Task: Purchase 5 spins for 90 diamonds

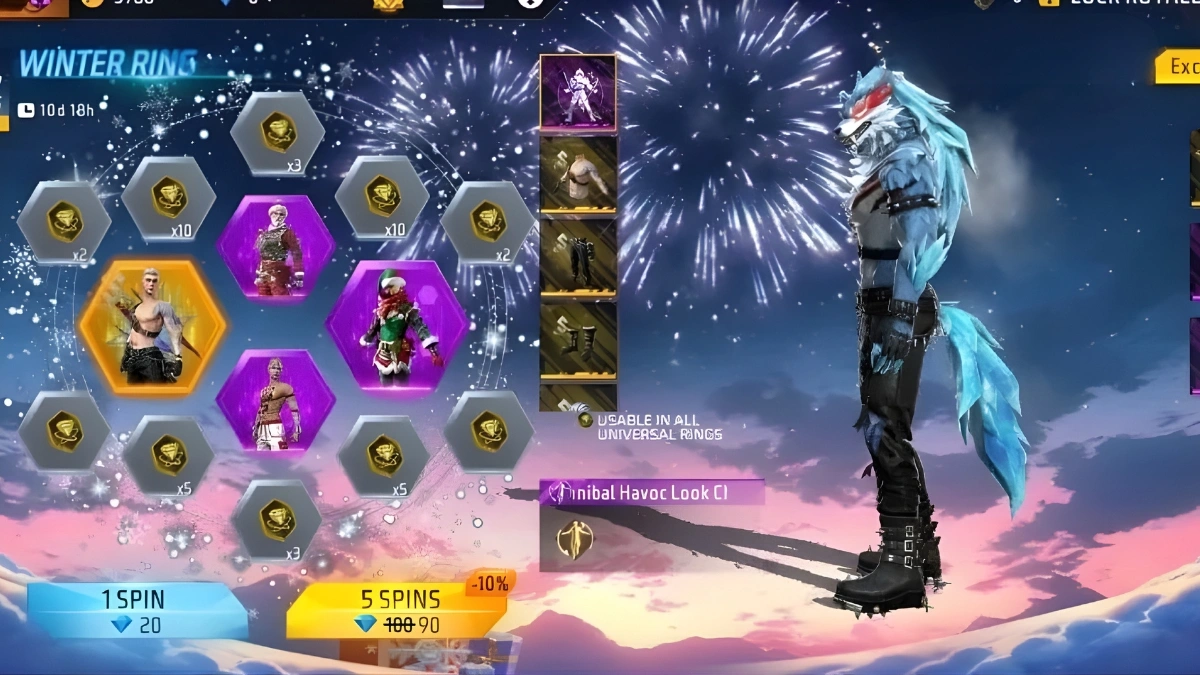Action: click(x=397, y=611)
